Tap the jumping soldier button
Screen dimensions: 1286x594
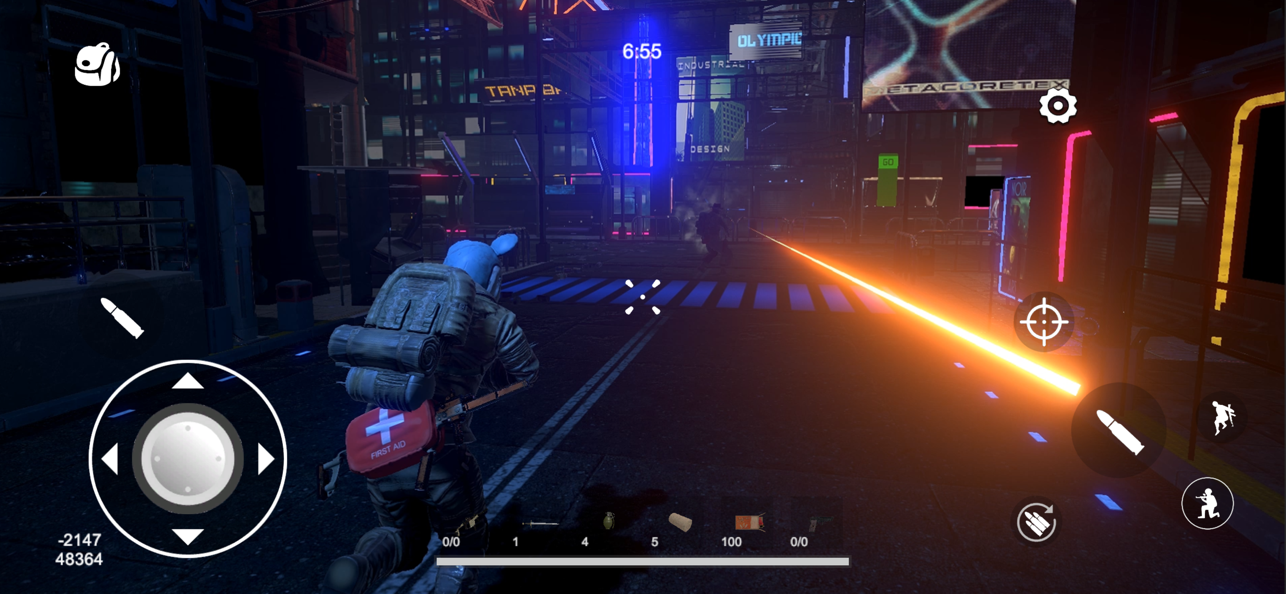1222,417
